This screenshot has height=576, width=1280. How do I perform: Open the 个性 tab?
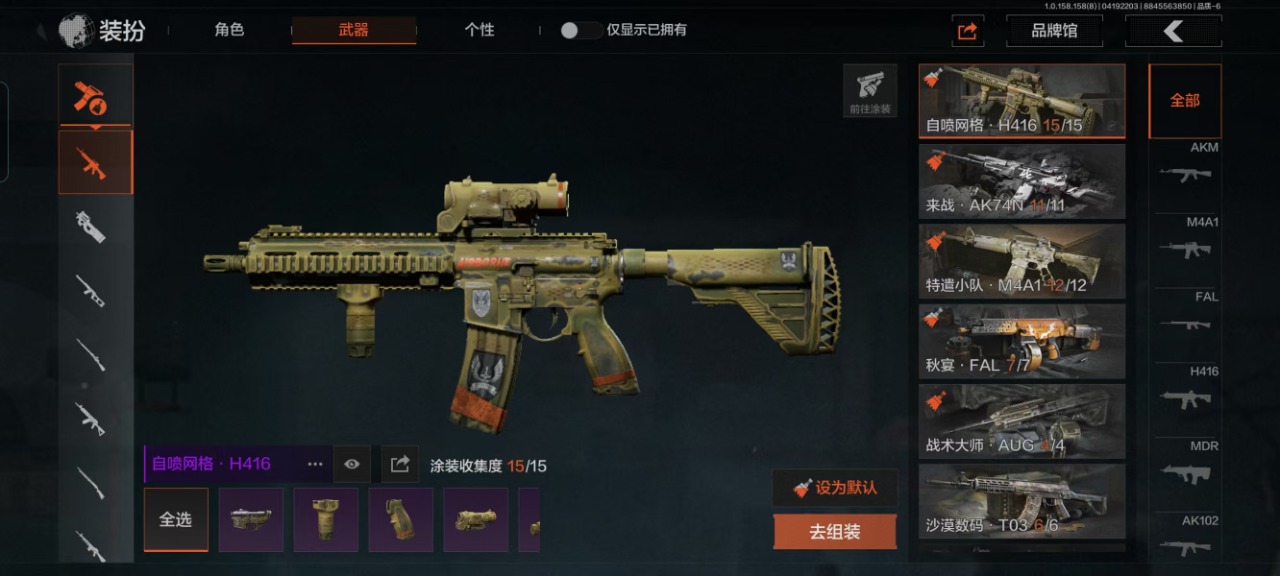pyautogui.click(x=479, y=30)
